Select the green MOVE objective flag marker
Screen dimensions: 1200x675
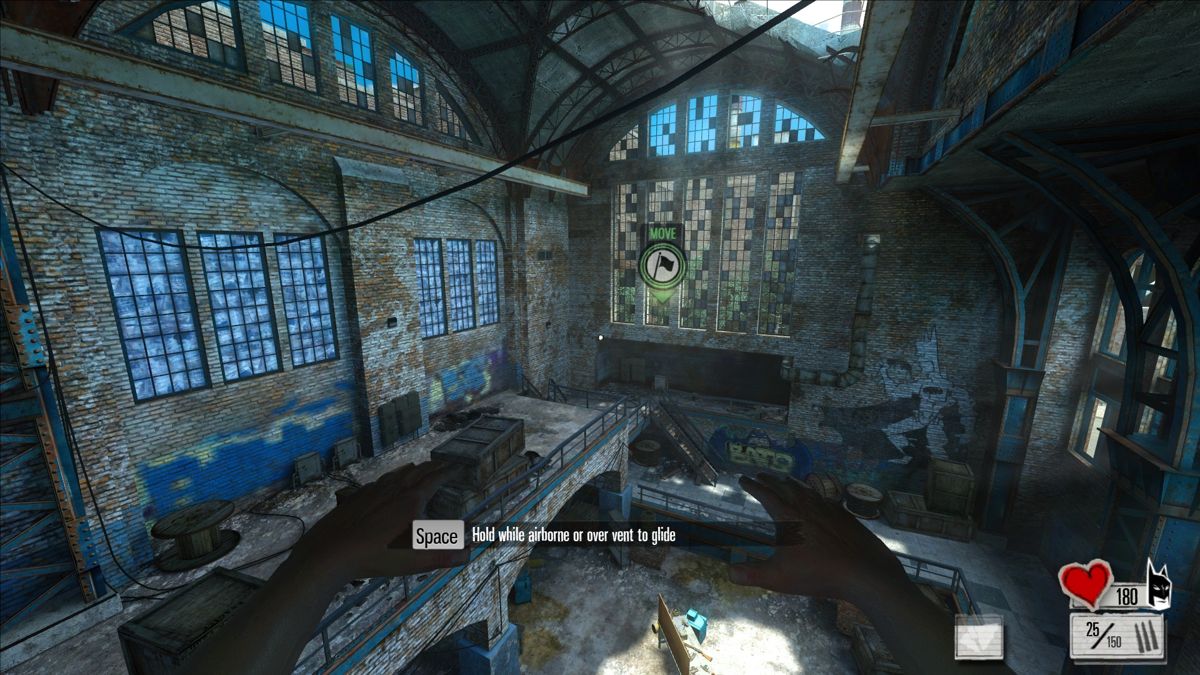(x=660, y=264)
